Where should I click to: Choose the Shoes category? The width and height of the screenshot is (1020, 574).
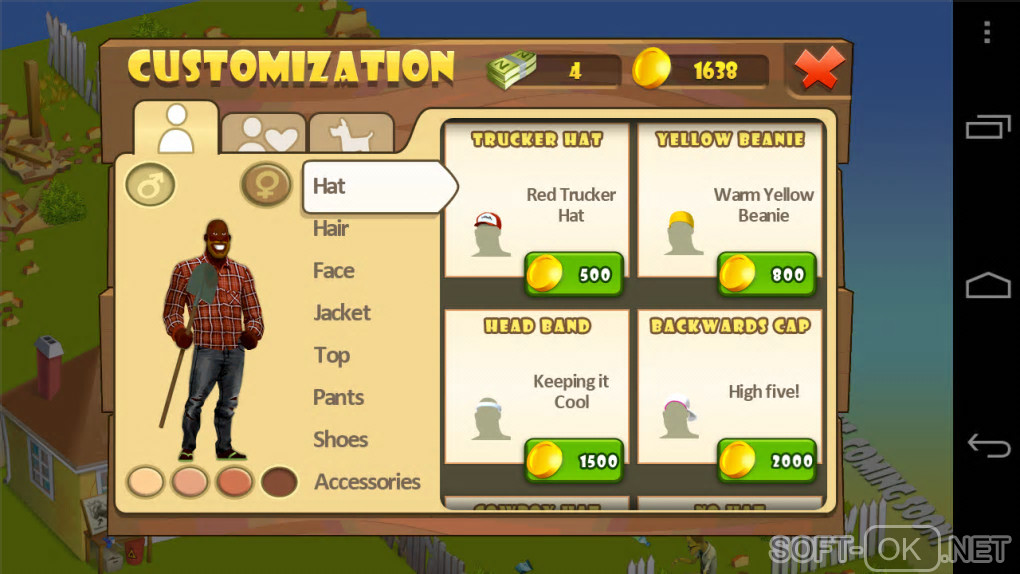coord(340,439)
